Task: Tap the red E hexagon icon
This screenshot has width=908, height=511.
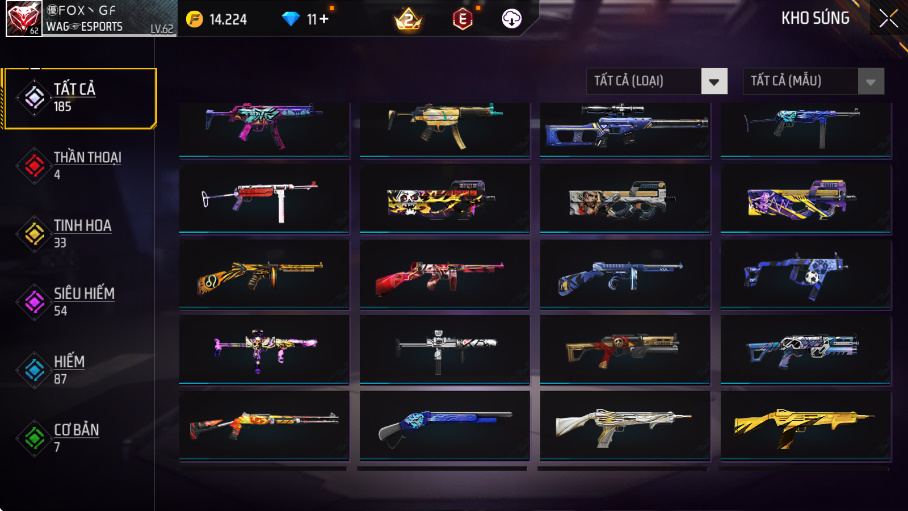Action: (x=461, y=18)
